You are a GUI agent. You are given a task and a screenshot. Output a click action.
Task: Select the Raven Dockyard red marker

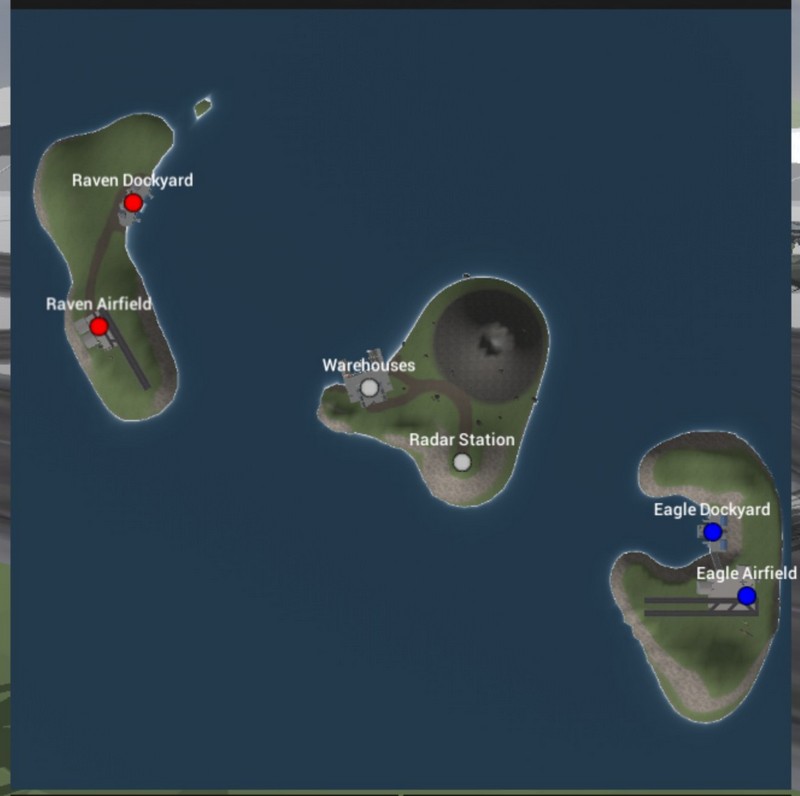(x=133, y=203)
